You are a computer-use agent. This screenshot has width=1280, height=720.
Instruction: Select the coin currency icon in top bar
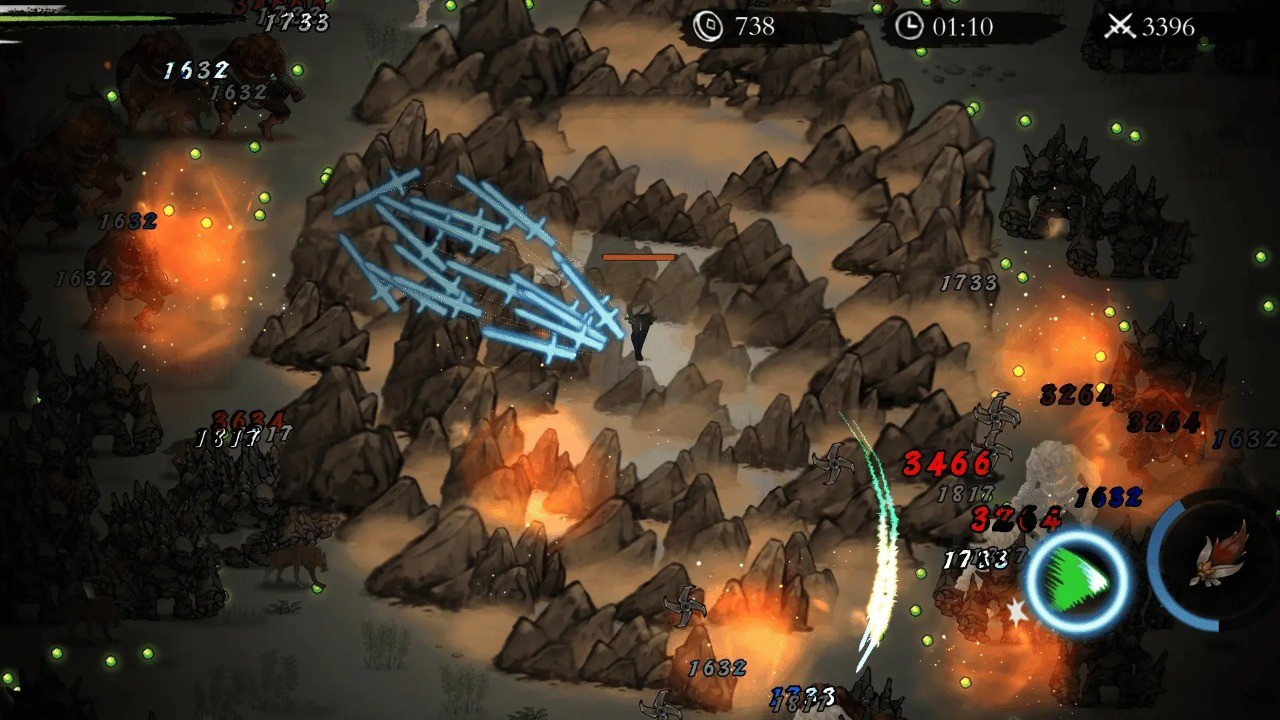[710, 28]
